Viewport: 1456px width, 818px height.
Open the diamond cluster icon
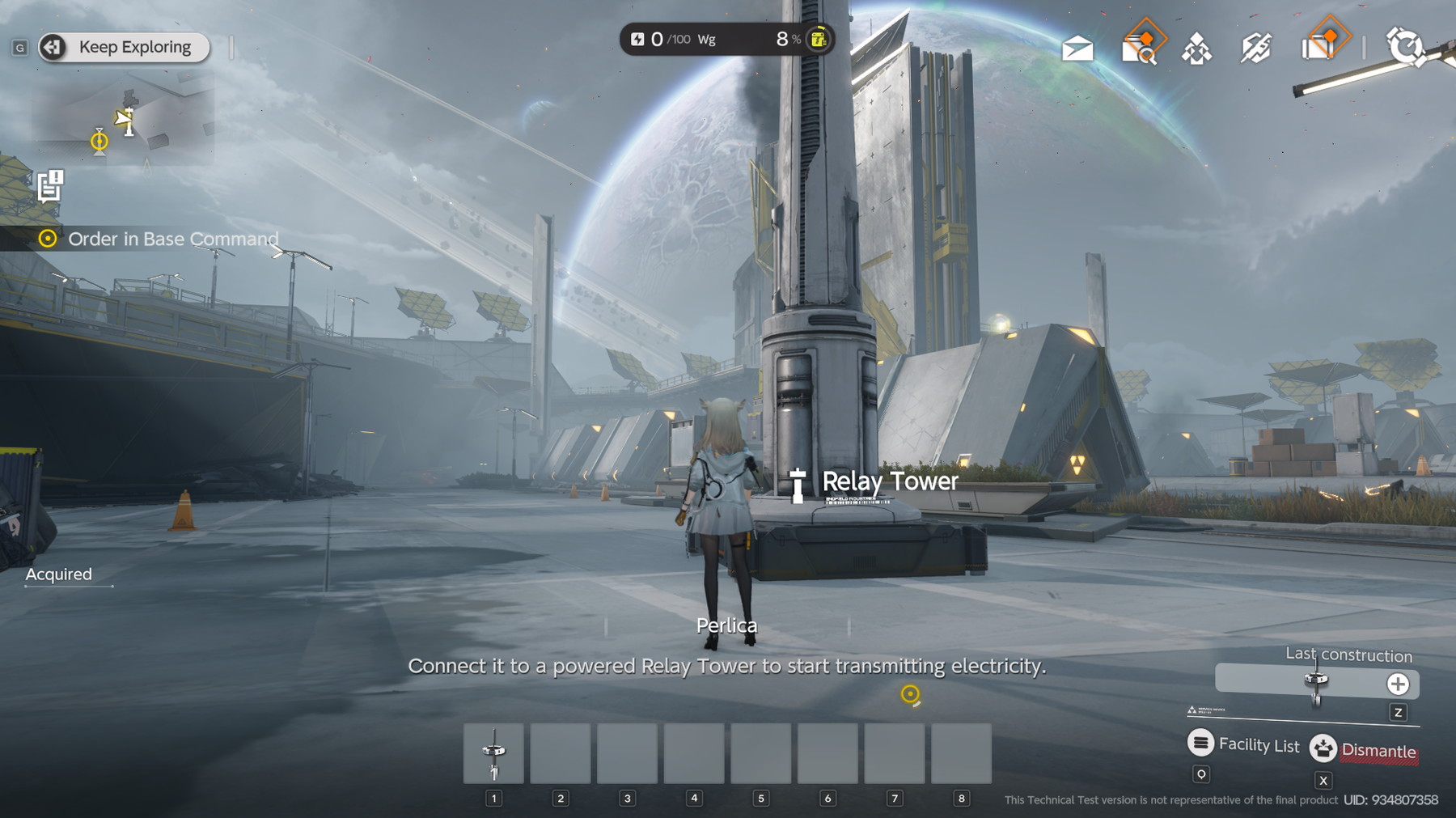(x=1196, y=49)
